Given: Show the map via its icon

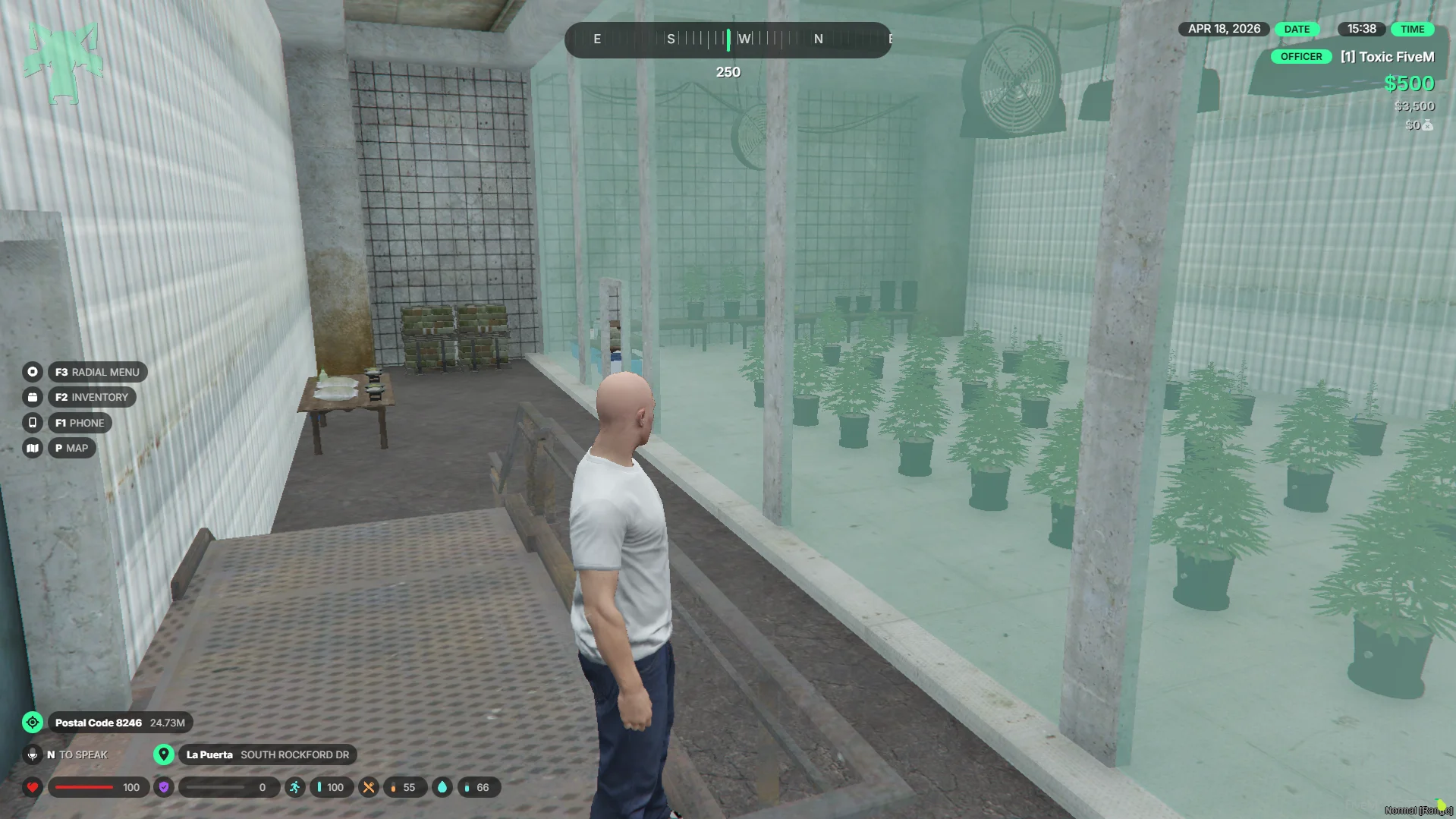Looking at the screenshot, I should pyautogui.click(x=33, y=448).
